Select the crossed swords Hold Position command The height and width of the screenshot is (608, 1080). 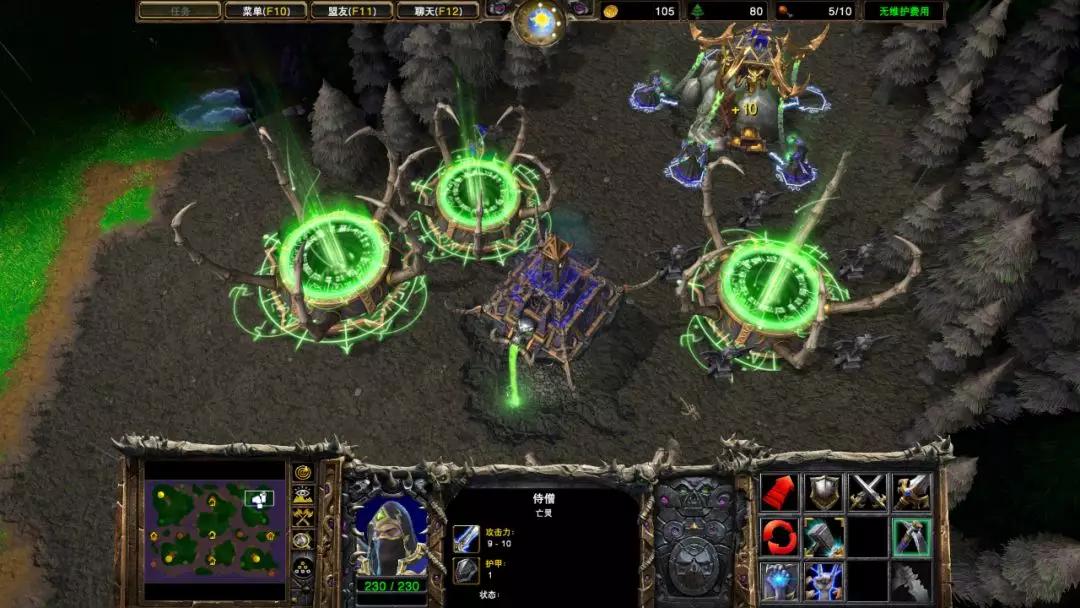(x=867, y=491)
